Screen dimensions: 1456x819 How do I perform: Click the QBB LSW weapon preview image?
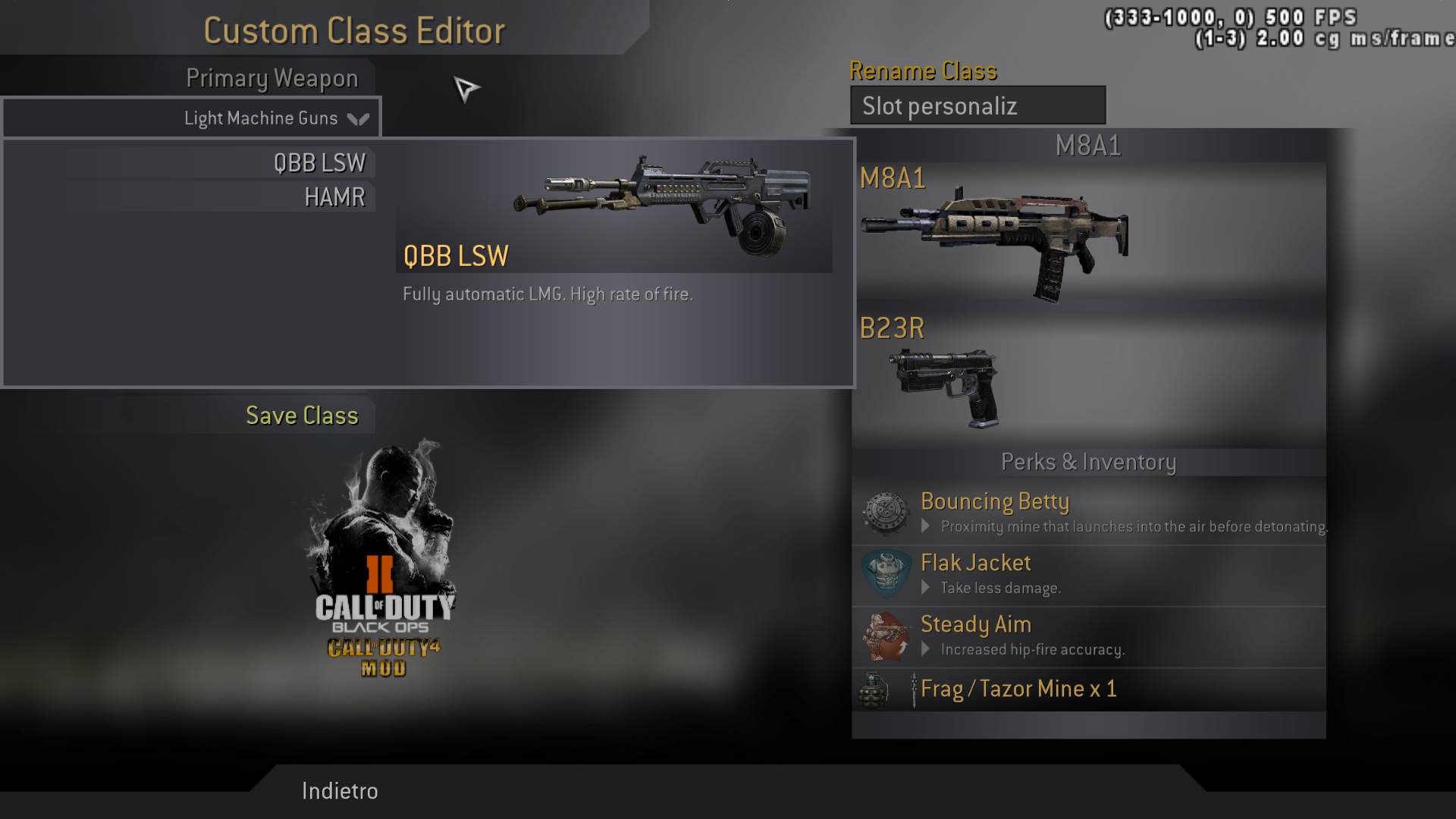click(661, 203)
